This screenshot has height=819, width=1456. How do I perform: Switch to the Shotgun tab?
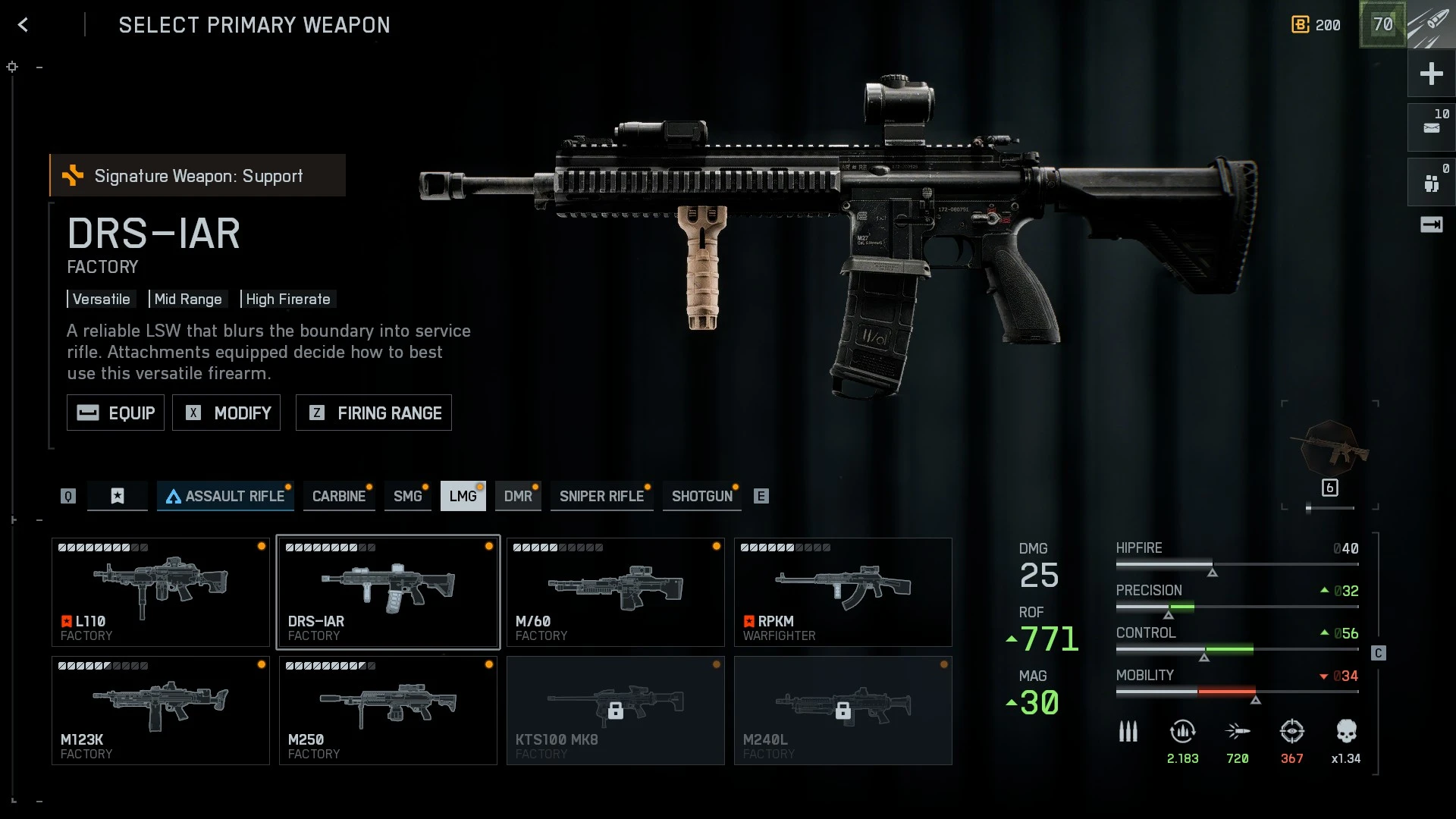(701, 496)
